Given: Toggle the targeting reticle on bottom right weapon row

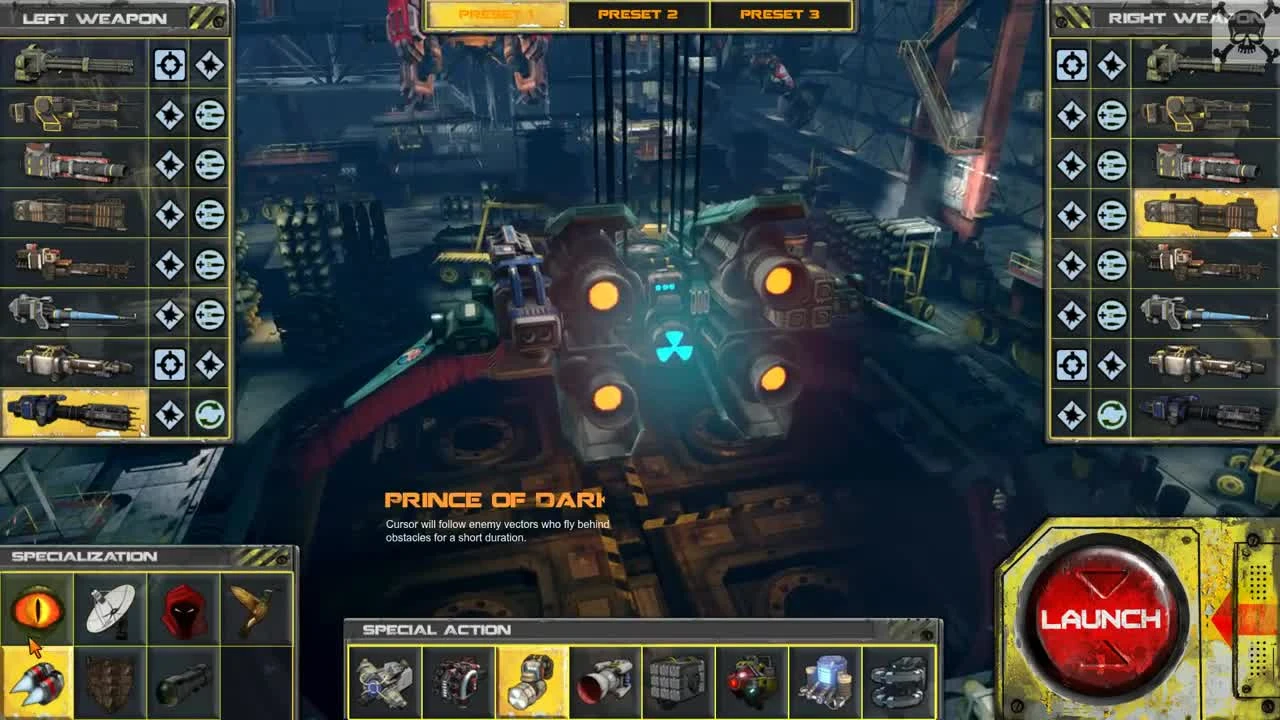Looking at the screenshot, I should (1073, 362).
